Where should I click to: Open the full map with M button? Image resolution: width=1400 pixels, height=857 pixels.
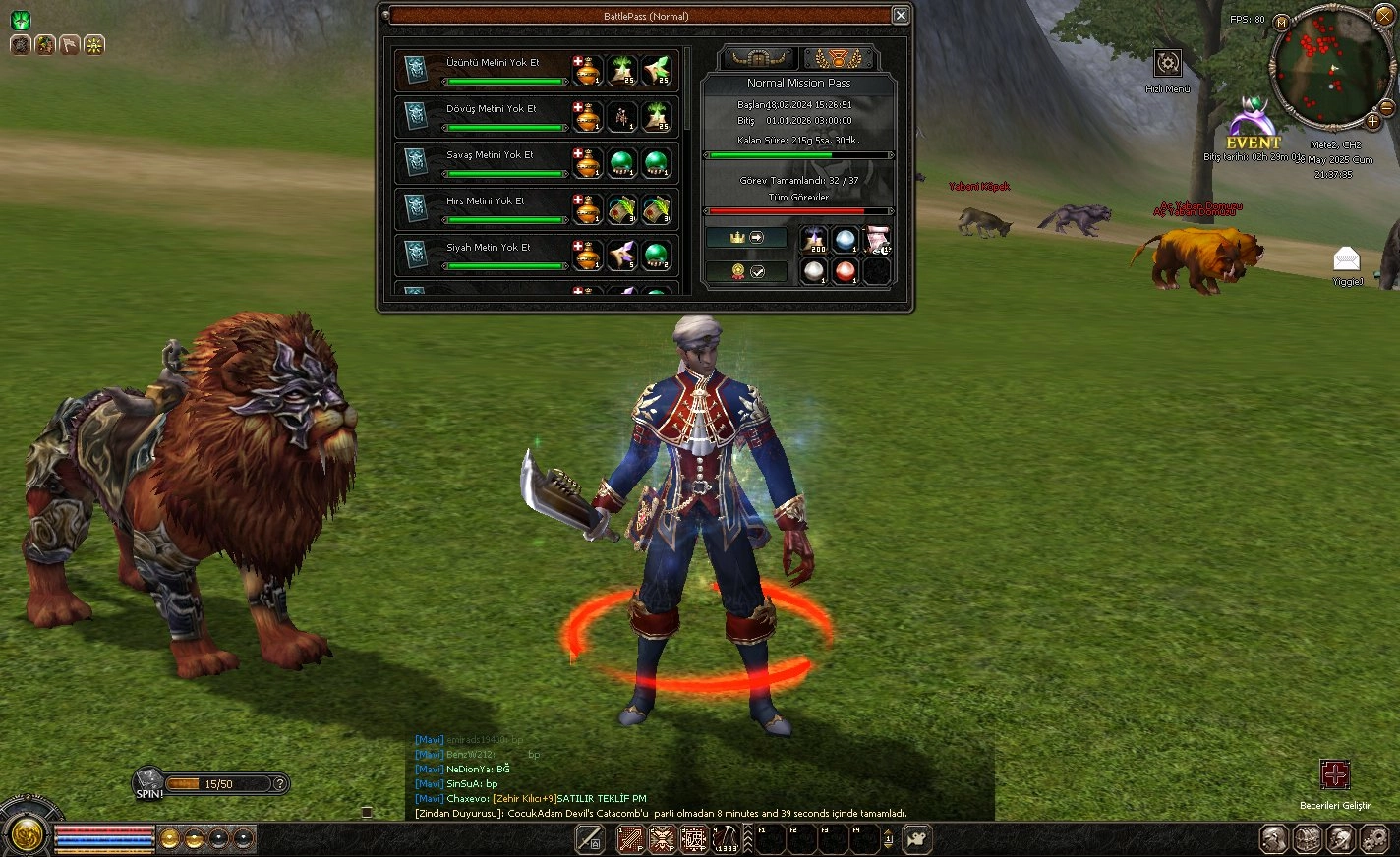click(1281, 22)
